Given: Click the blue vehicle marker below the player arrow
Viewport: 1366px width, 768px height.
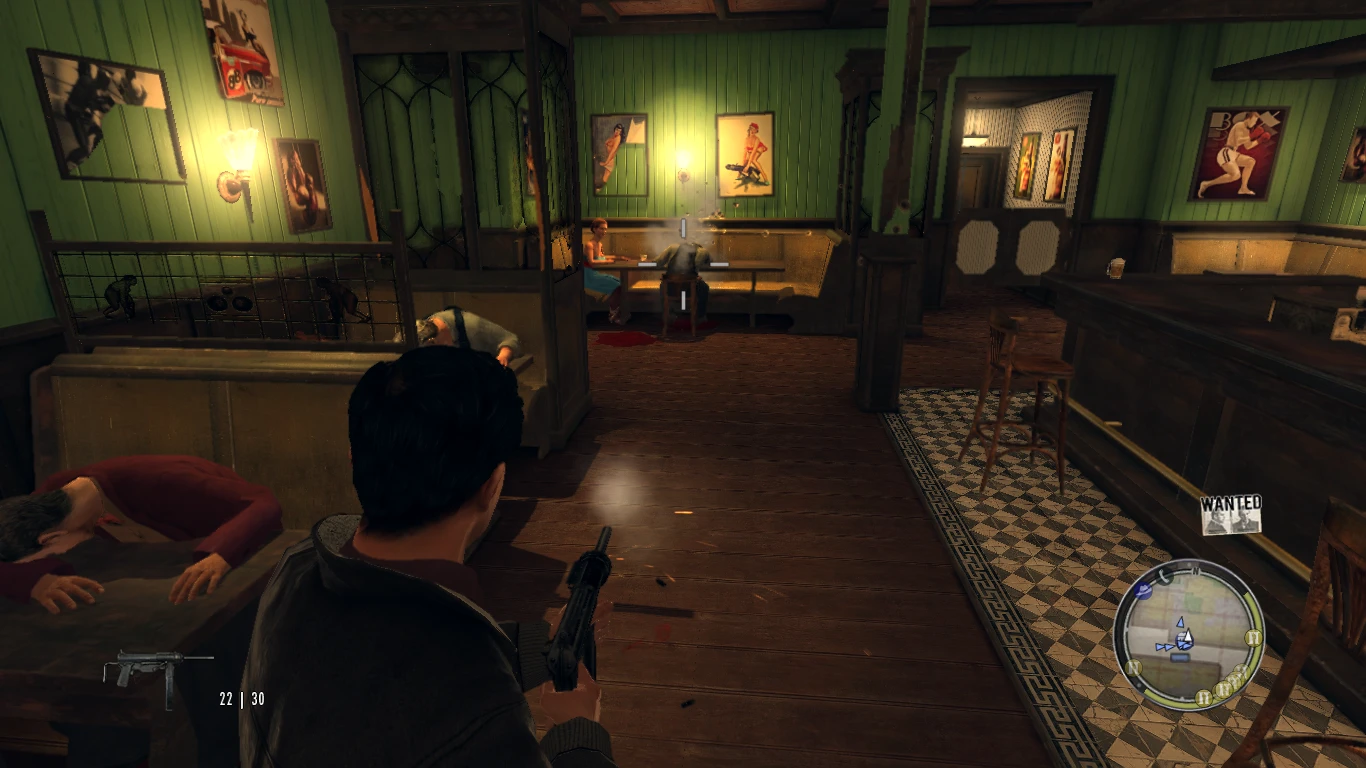Looking at the screenshot, I should click(1180, 657).
